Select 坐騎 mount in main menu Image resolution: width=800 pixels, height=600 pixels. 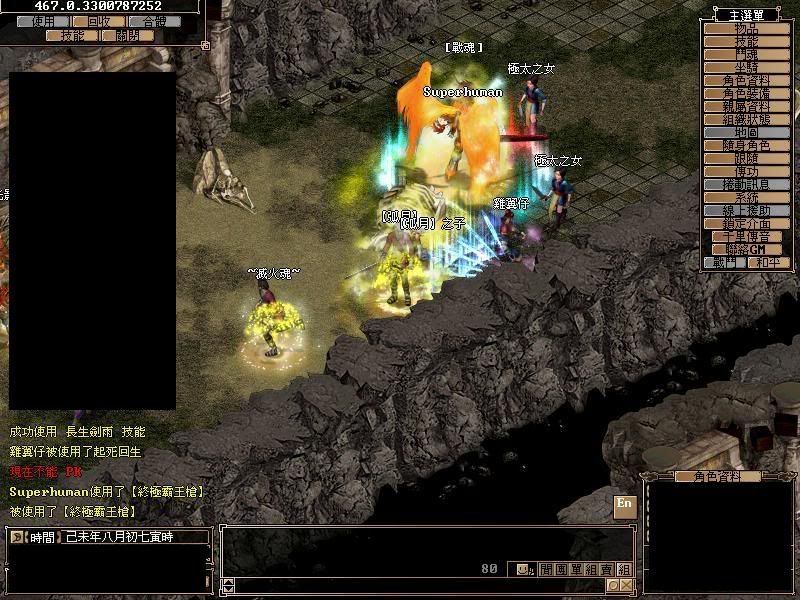[746, 67]
